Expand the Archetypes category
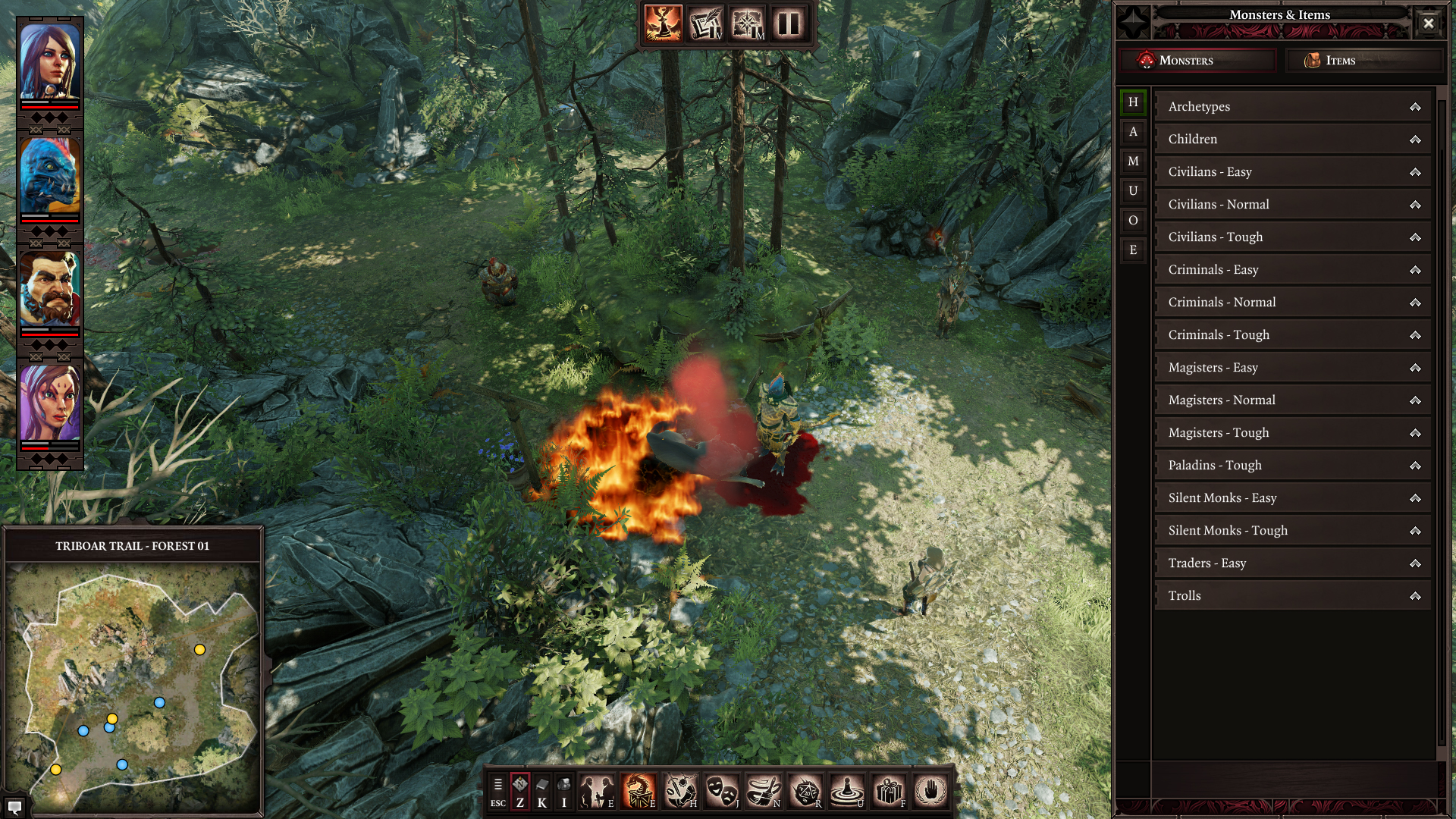The image size is (1456, 819). tap(1292, 107)
